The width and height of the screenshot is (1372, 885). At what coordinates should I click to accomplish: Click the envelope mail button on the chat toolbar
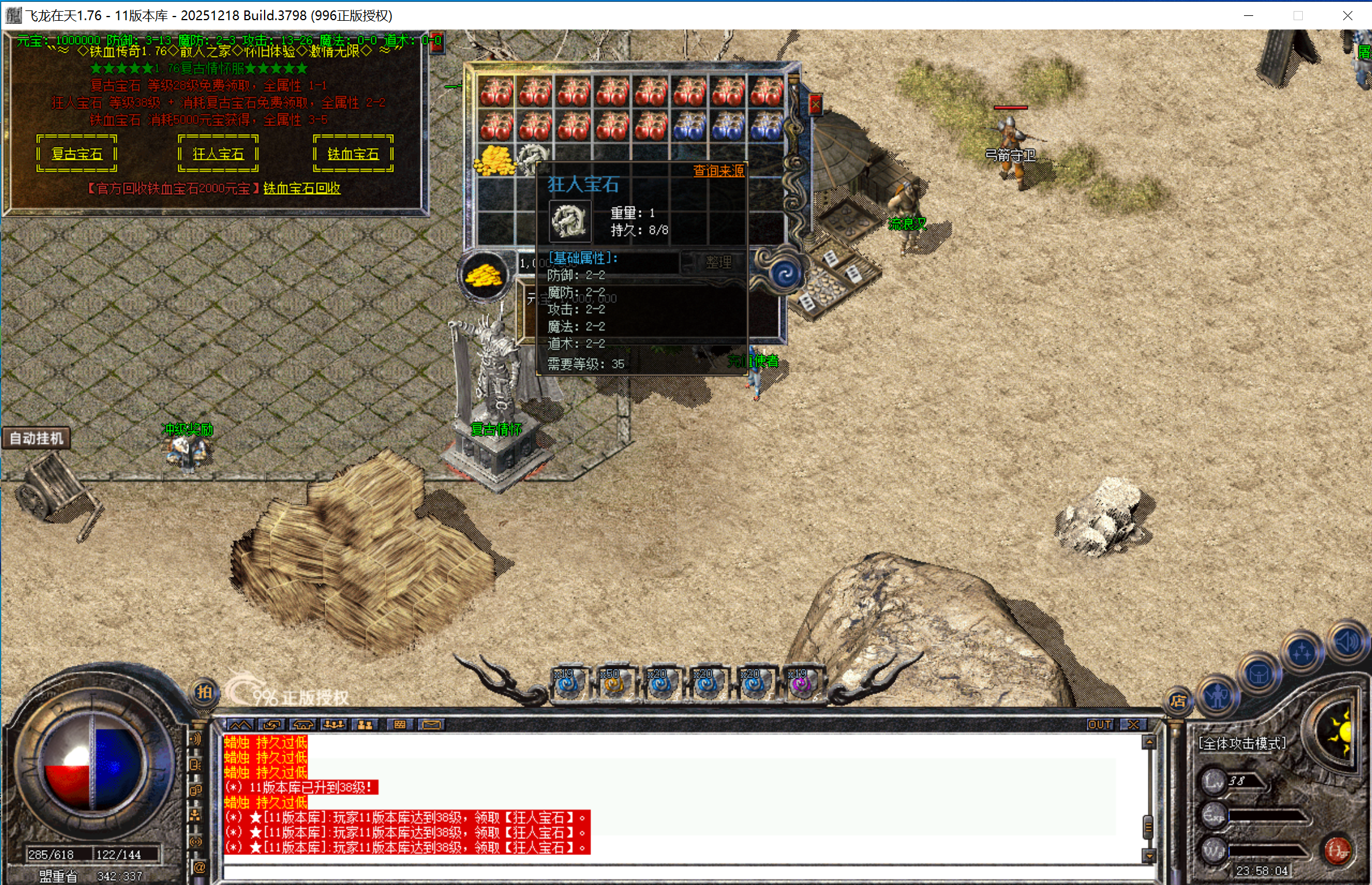(x=432, y=725)
